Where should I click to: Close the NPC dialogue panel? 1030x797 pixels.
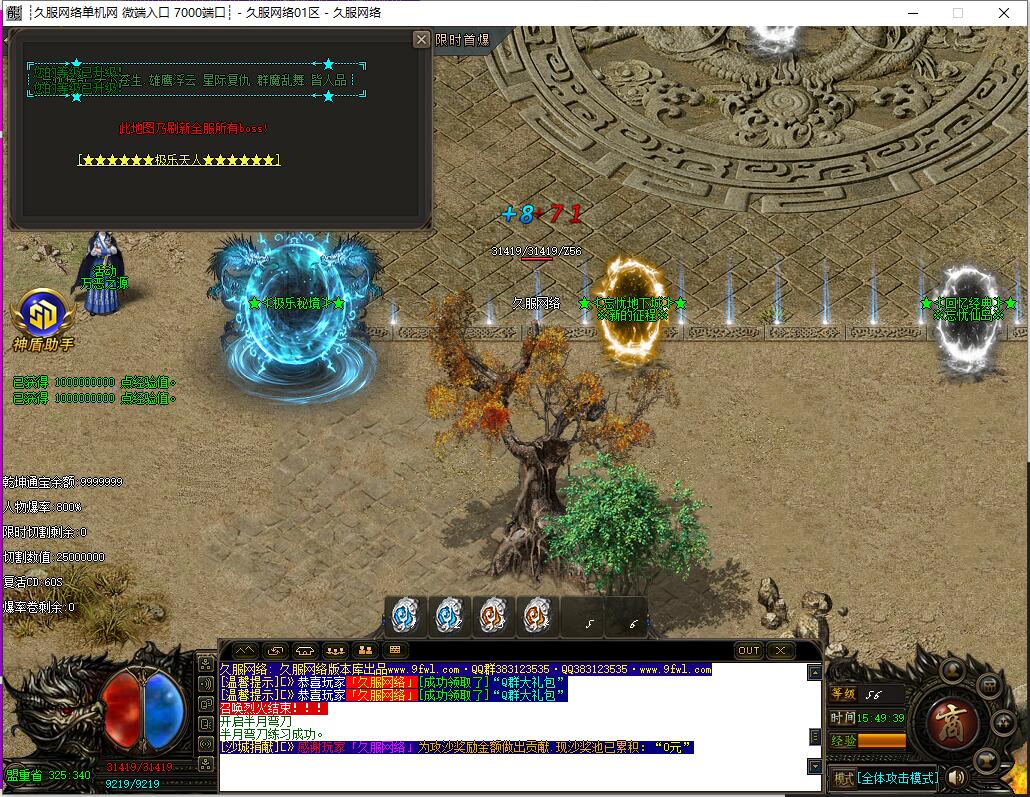click(x=421, y=39)
